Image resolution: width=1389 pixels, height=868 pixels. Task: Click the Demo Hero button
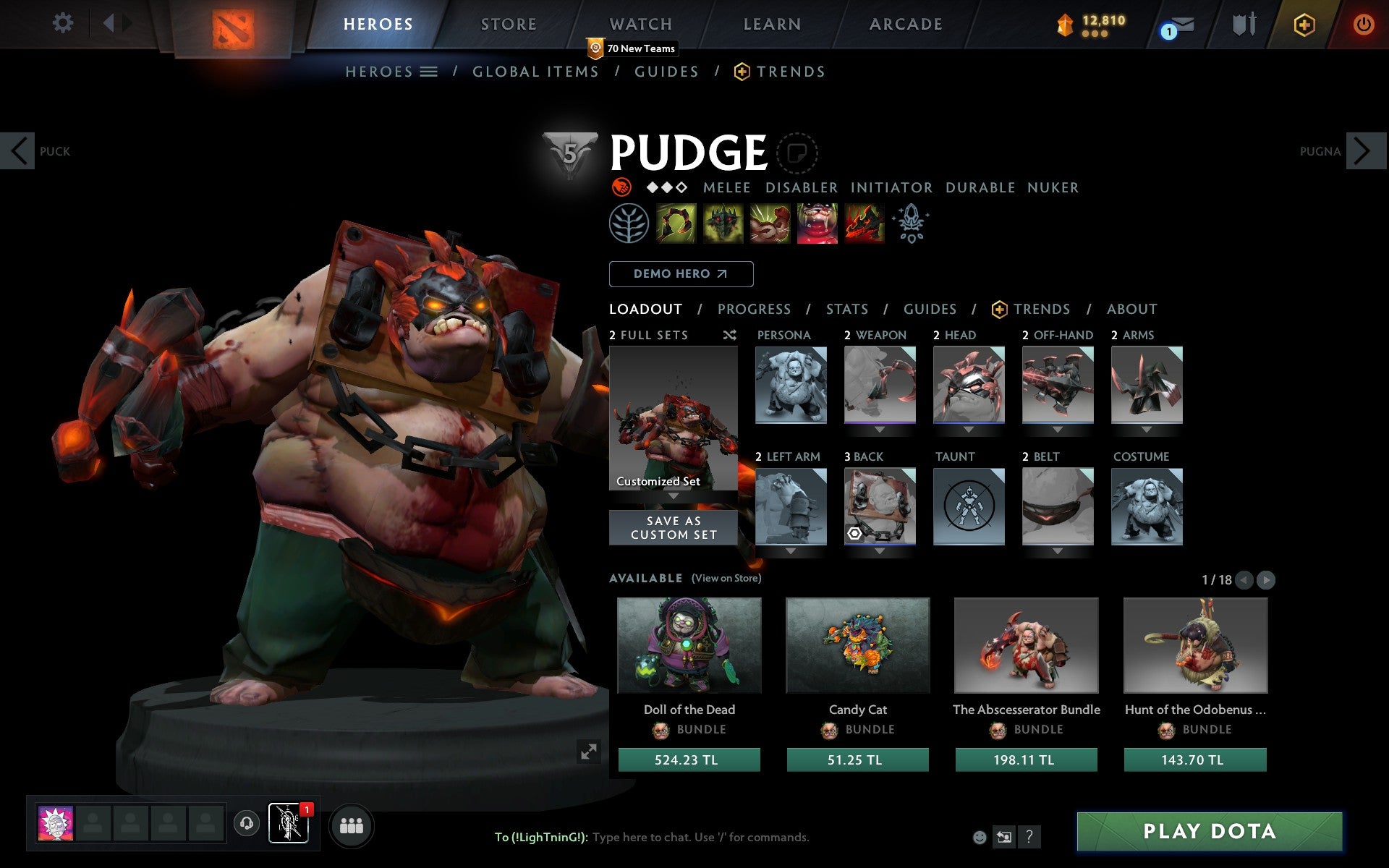(x=681, y=274)
